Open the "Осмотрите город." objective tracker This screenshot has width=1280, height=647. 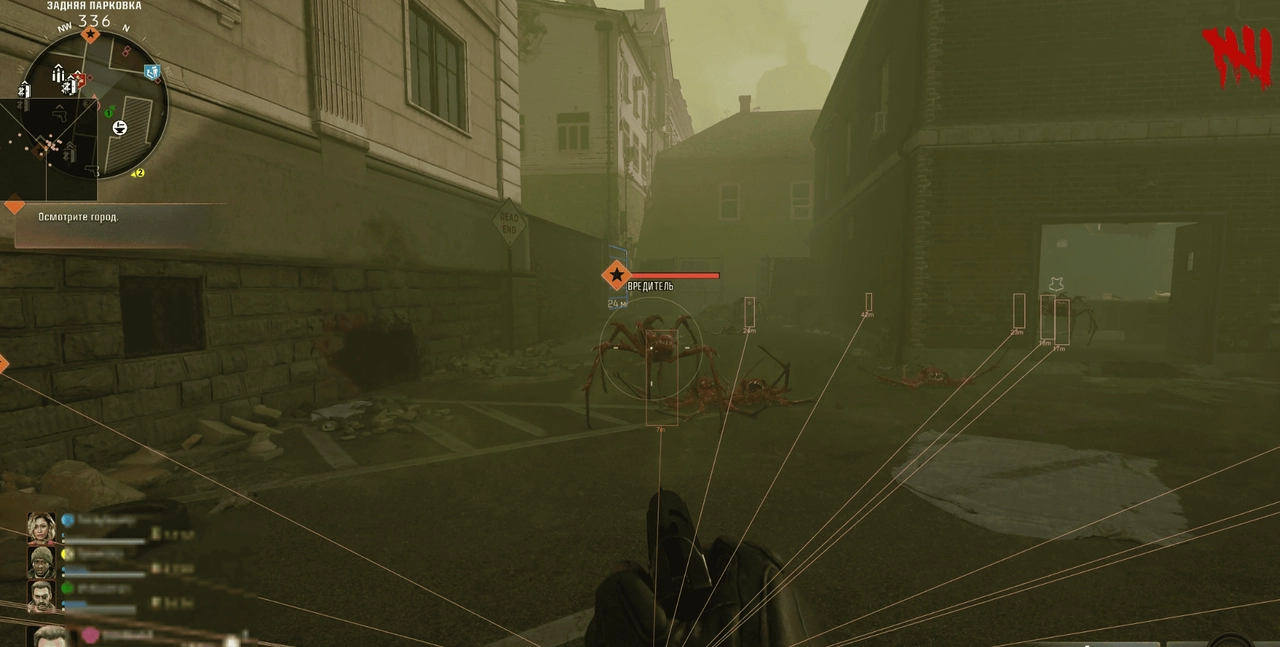point(78,217)
